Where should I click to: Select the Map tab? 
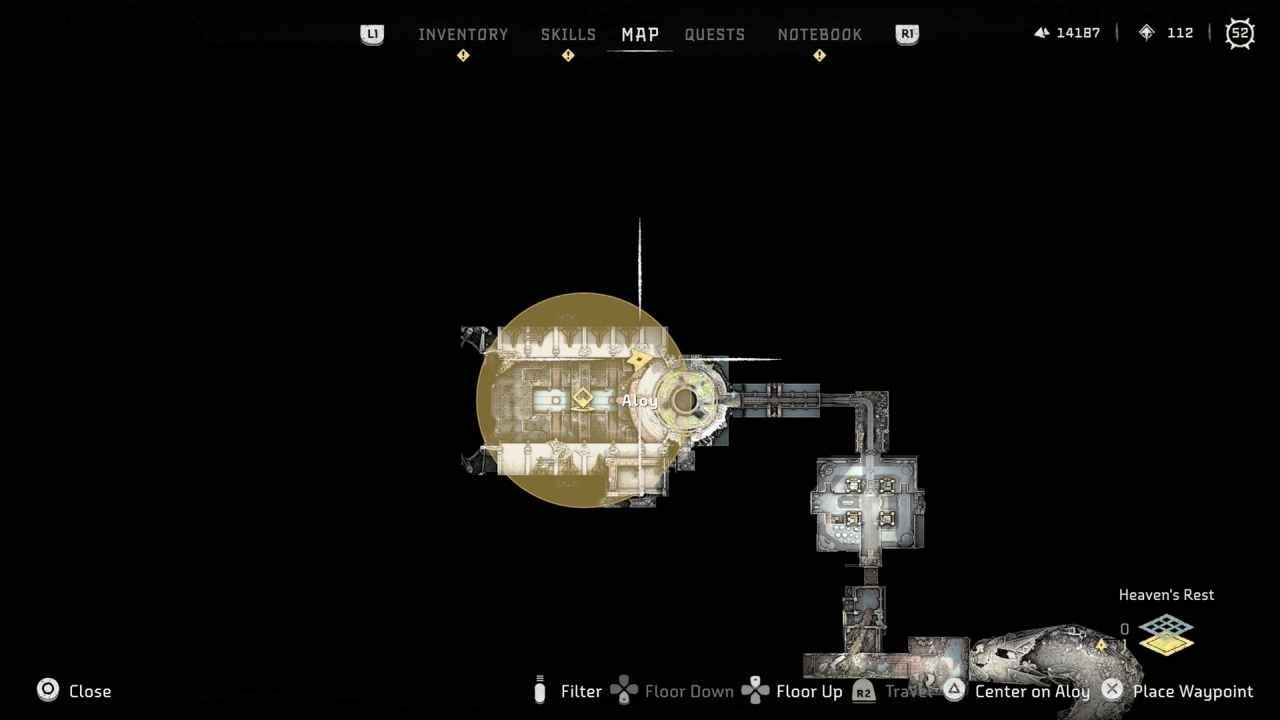click(640, 34)
